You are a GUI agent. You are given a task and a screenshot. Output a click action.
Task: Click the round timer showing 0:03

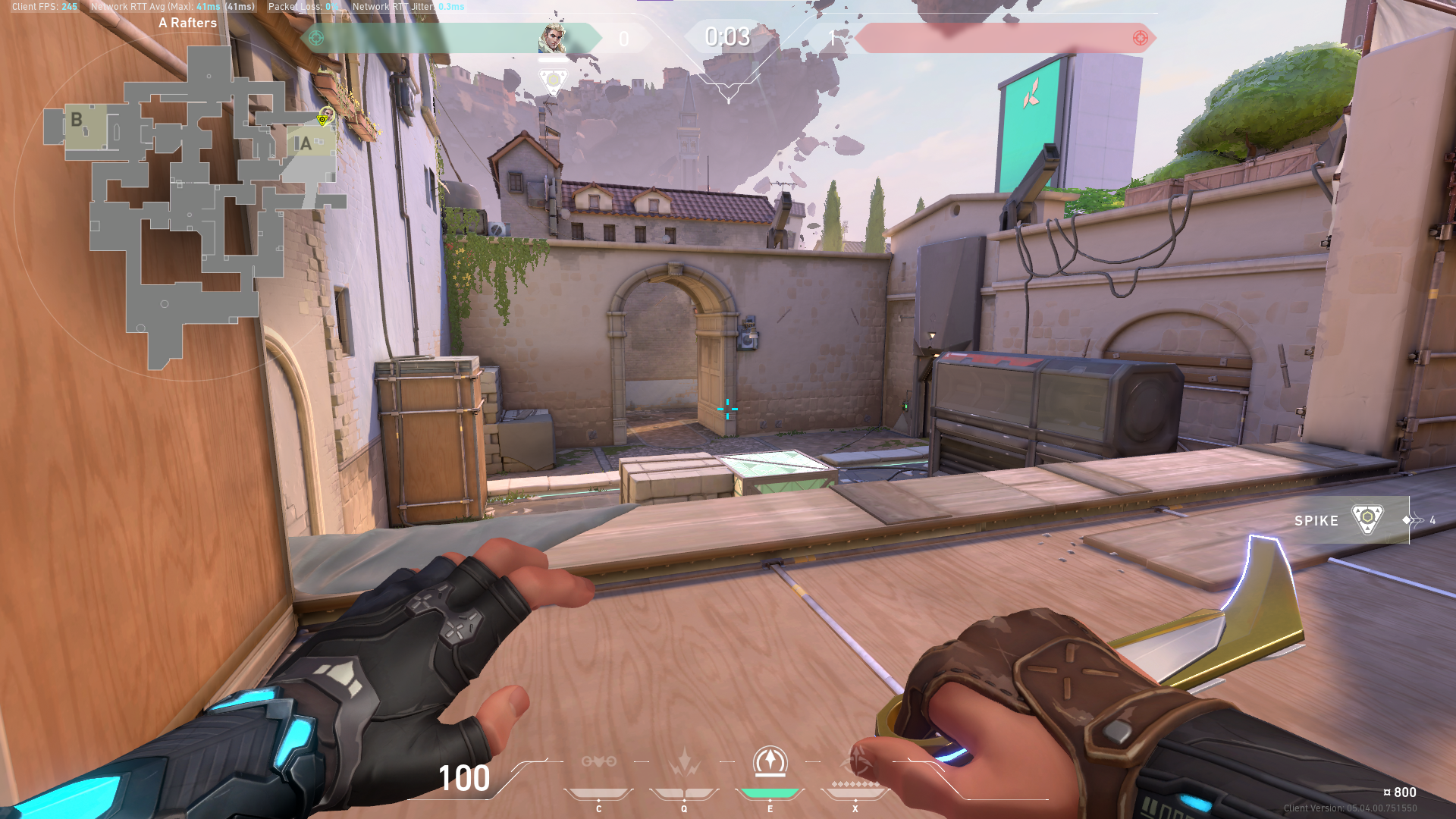tap(726, 37)
